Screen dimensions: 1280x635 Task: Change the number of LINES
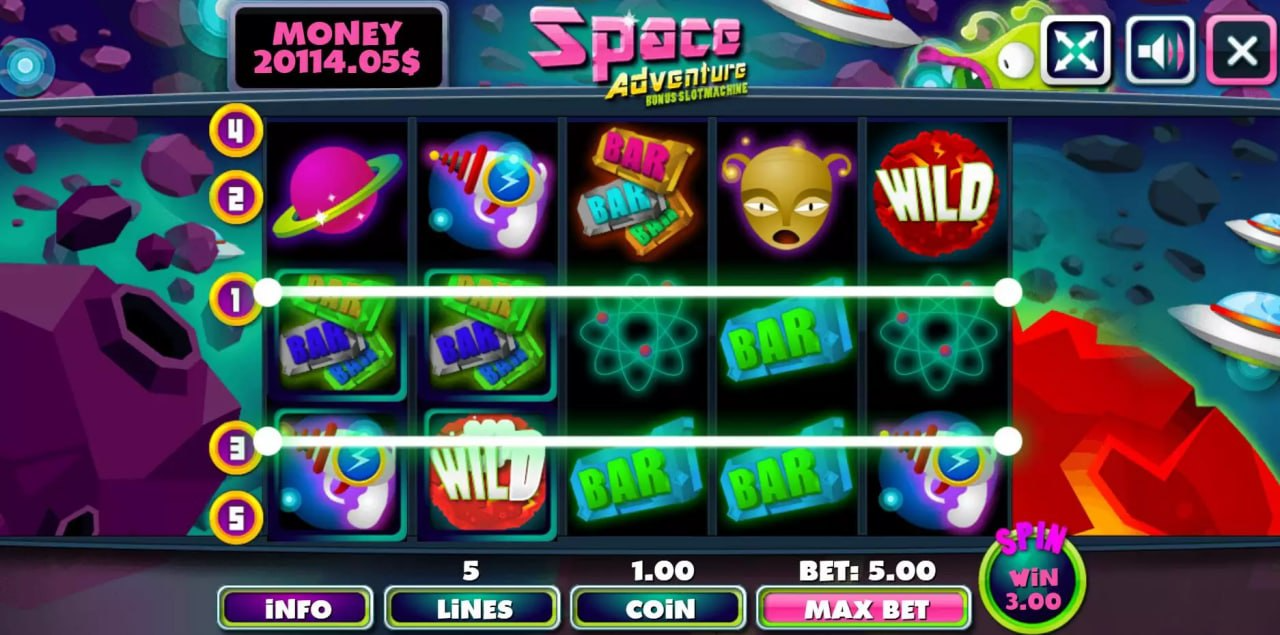pos(471,608)
